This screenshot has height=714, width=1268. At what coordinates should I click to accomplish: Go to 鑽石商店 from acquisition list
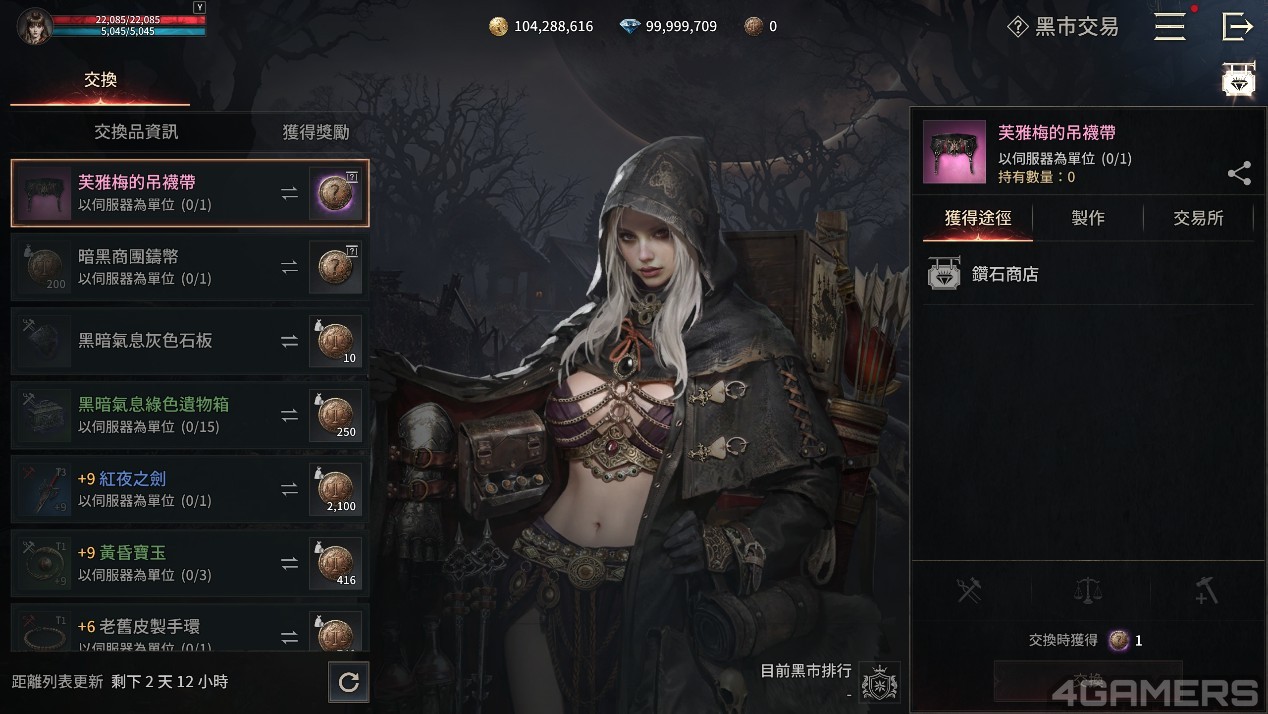point(1004,274)
